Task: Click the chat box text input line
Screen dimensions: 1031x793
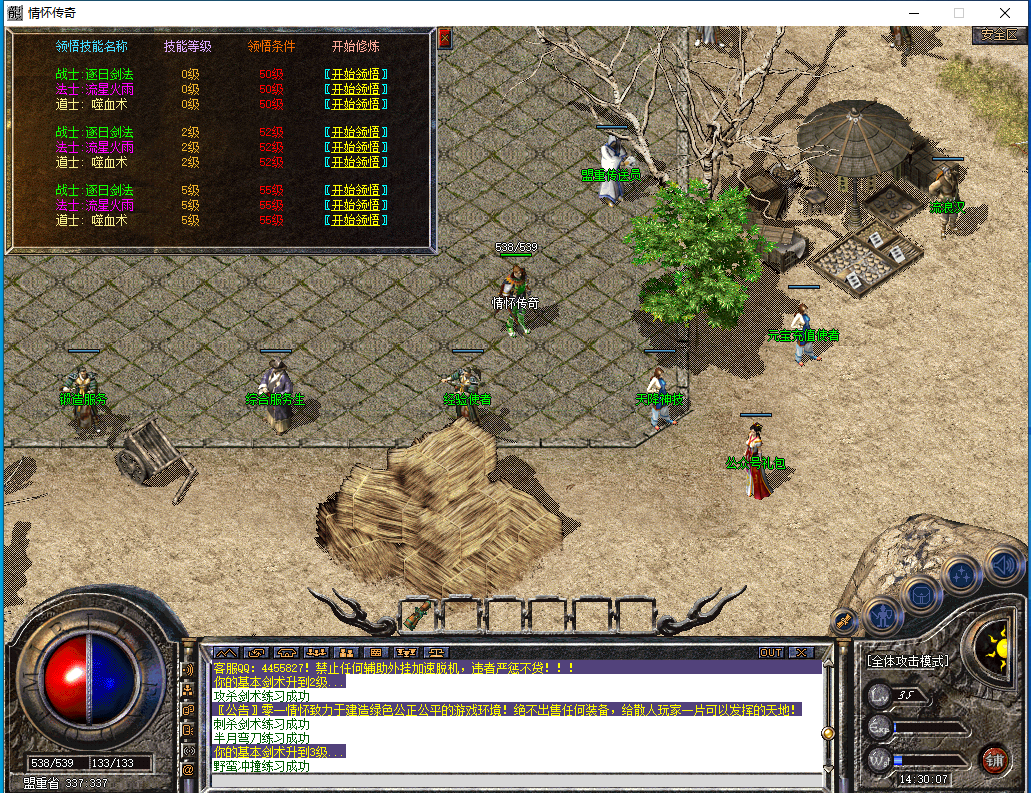Action: 515,780
